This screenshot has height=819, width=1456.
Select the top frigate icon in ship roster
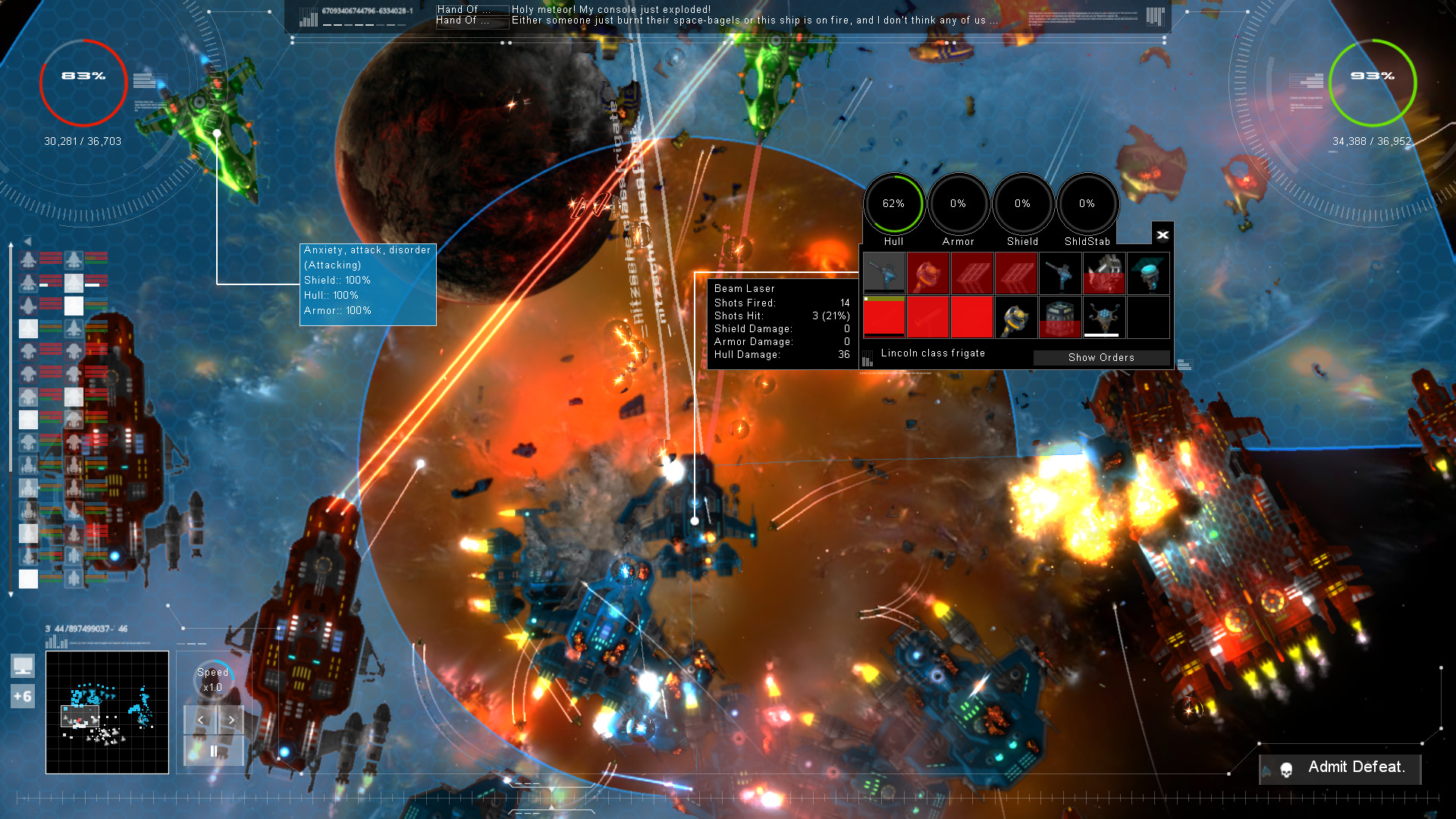(29, 261)
